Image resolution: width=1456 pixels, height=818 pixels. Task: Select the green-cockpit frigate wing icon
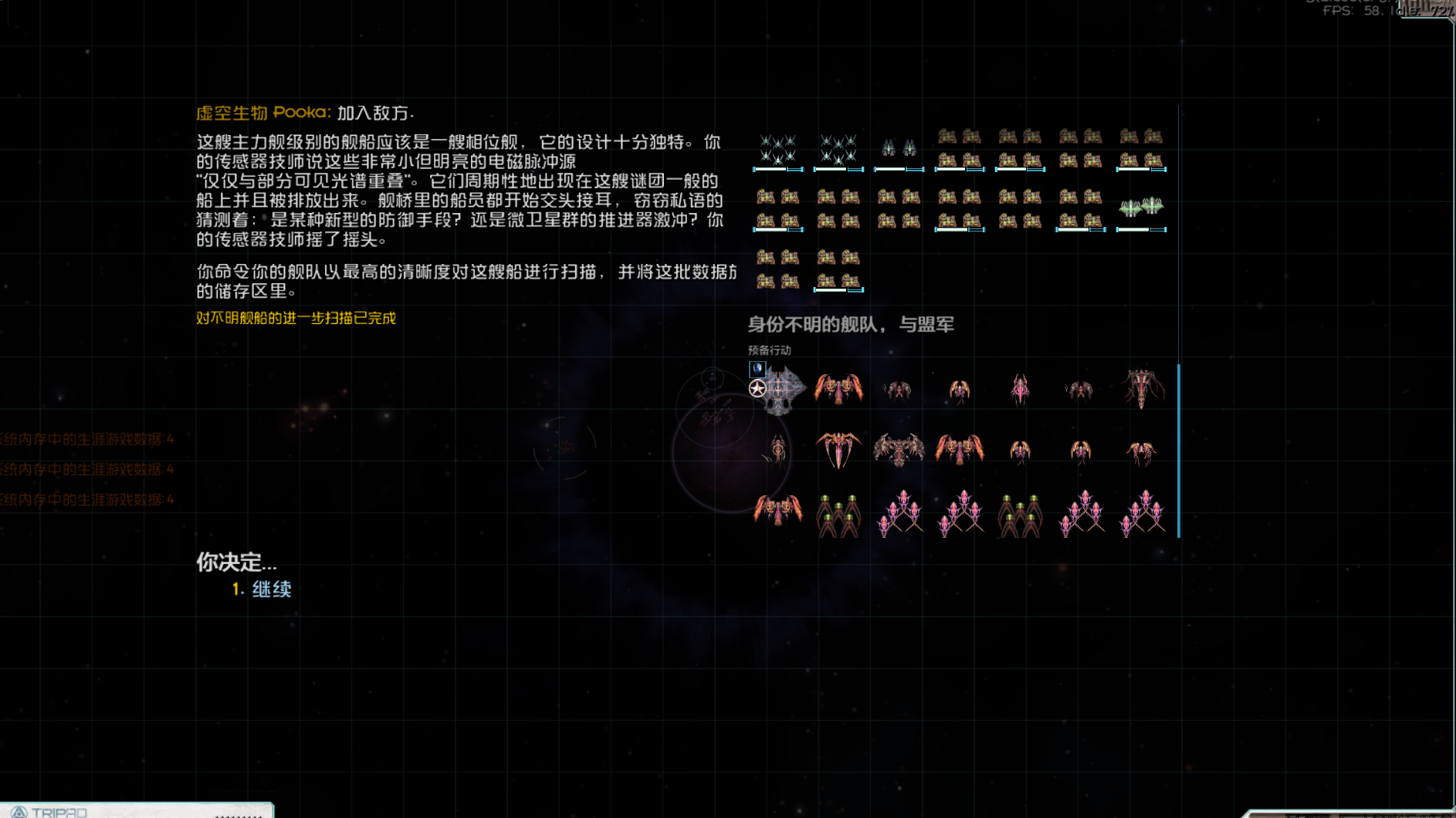pyautogui.click(x=838, y=516)
